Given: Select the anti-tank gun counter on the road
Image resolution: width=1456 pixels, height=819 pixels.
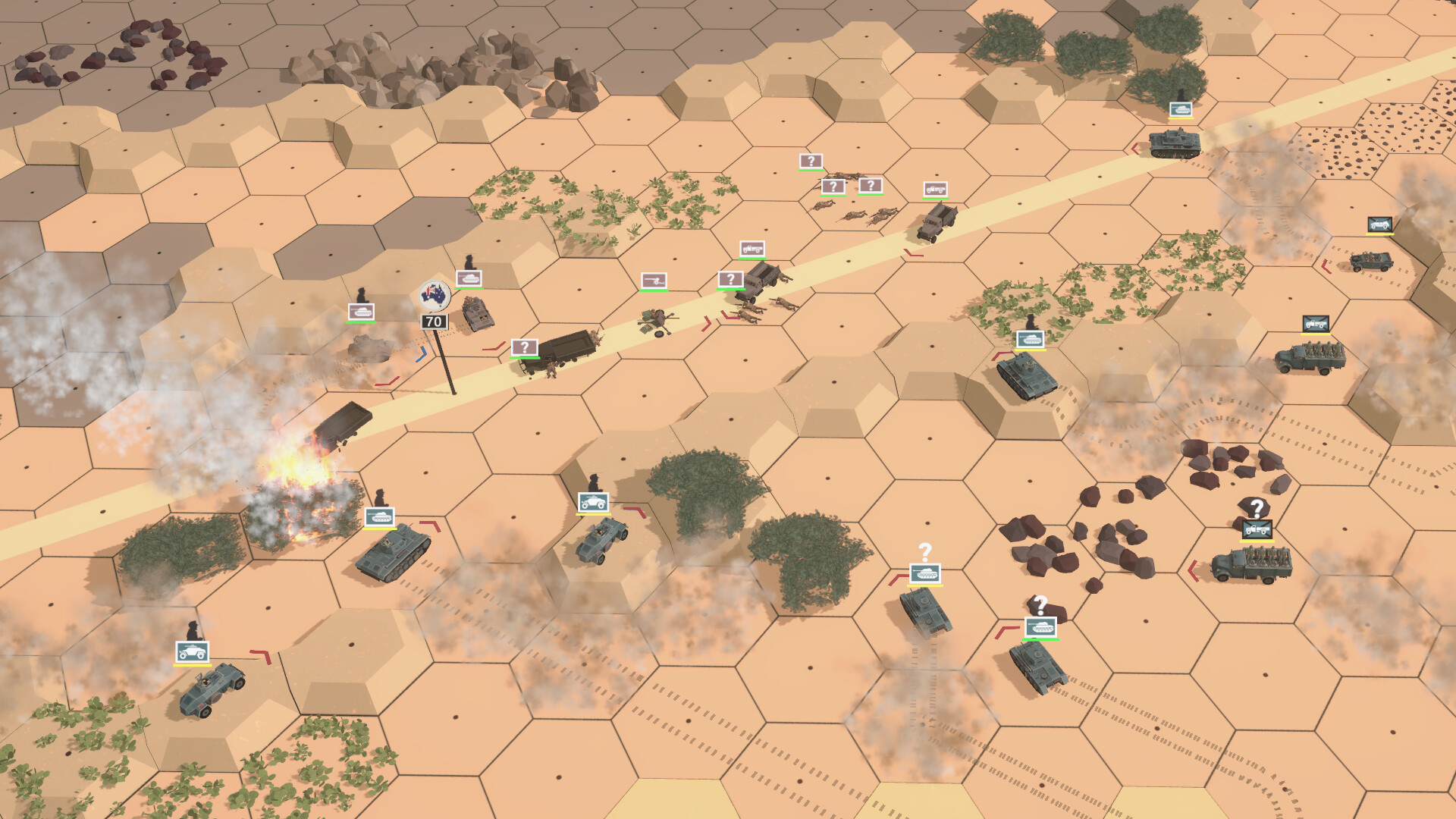Looking at the screenshot, I should click(x=654, y=281).
